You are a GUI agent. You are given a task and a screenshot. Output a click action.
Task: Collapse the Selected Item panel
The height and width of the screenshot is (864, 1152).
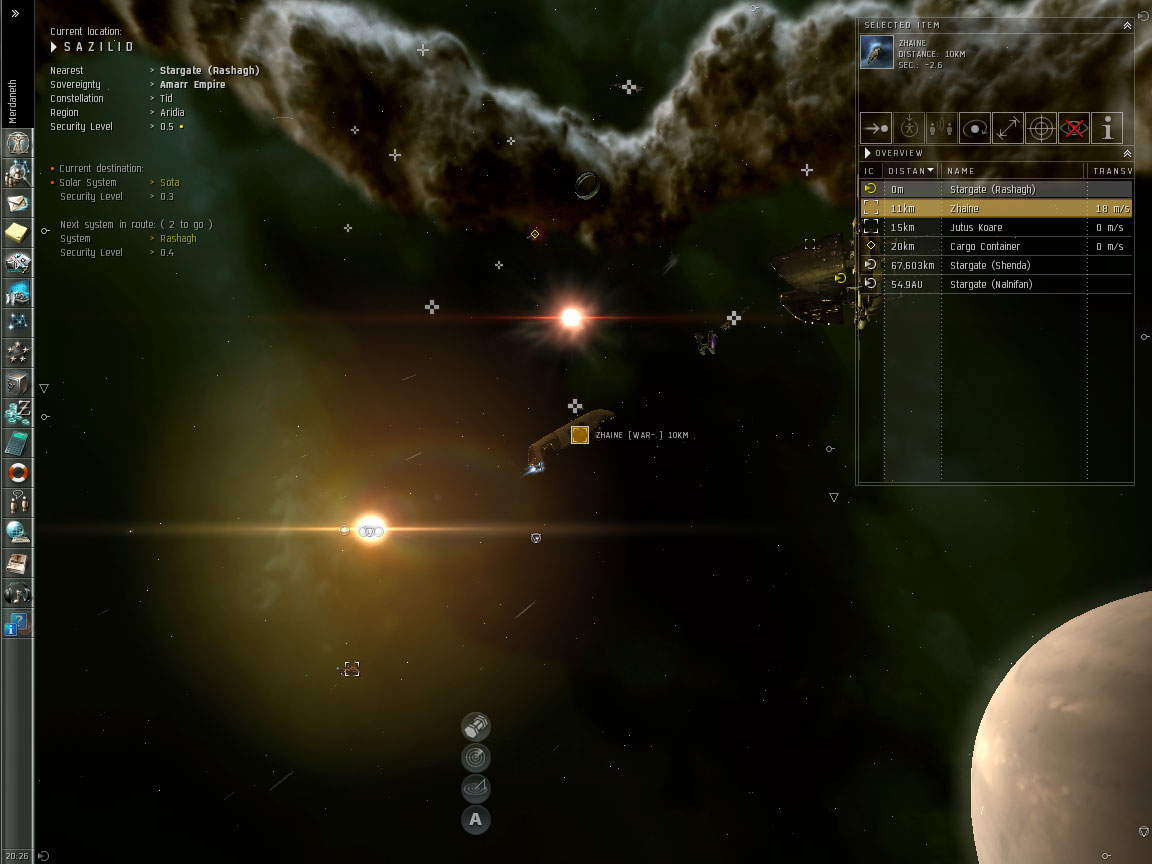click(x=1127, y=25)
